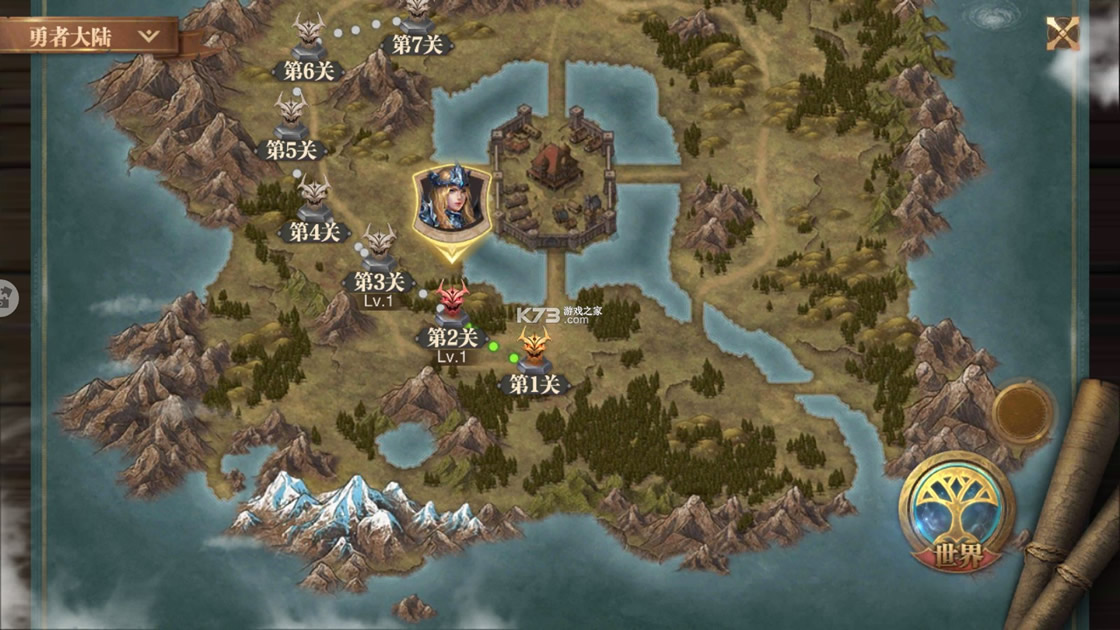Tap the round bronze button above 世界

tap(1023, 413)
